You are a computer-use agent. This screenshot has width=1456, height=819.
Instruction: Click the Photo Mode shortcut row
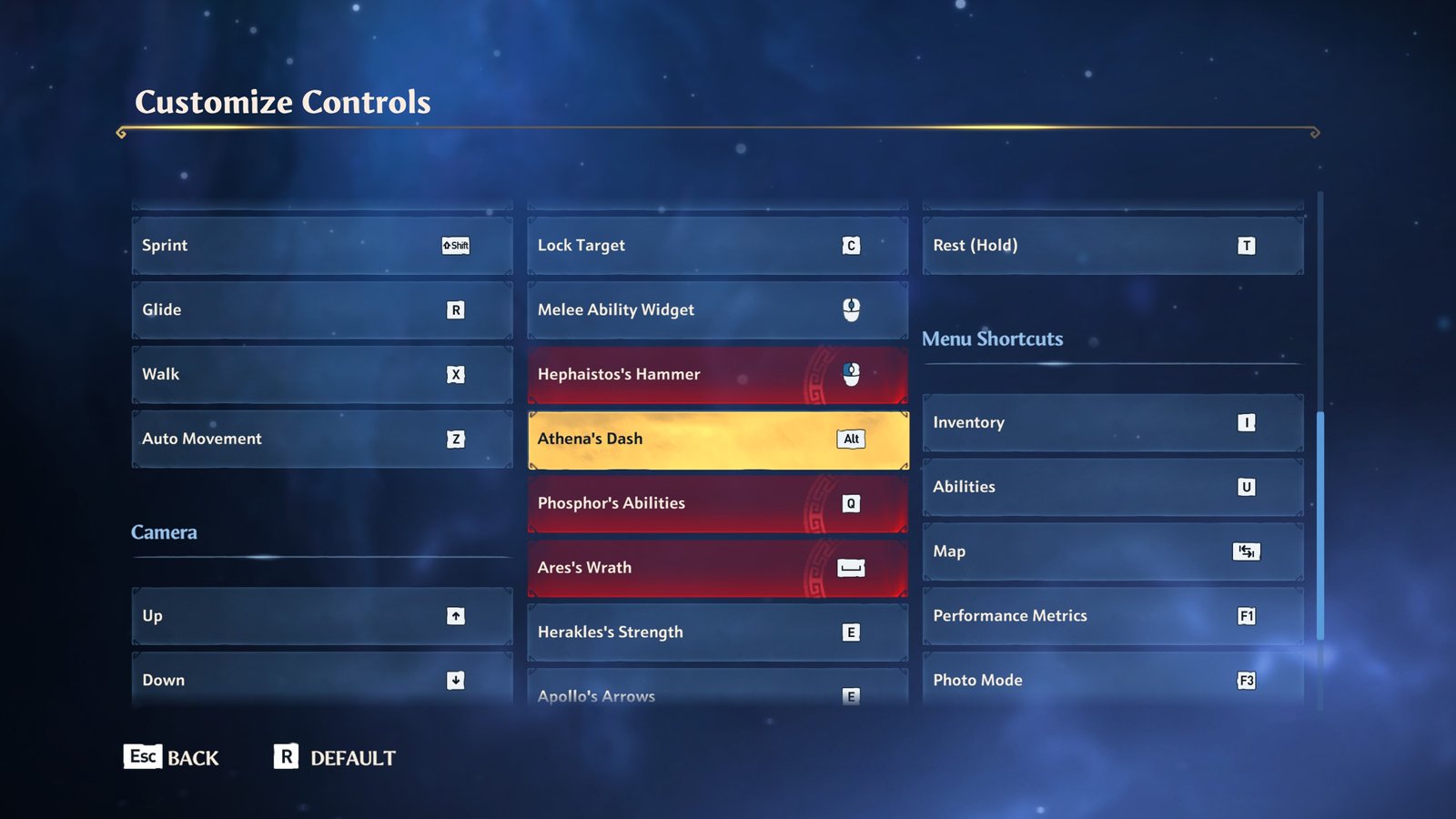(1112, 680)
